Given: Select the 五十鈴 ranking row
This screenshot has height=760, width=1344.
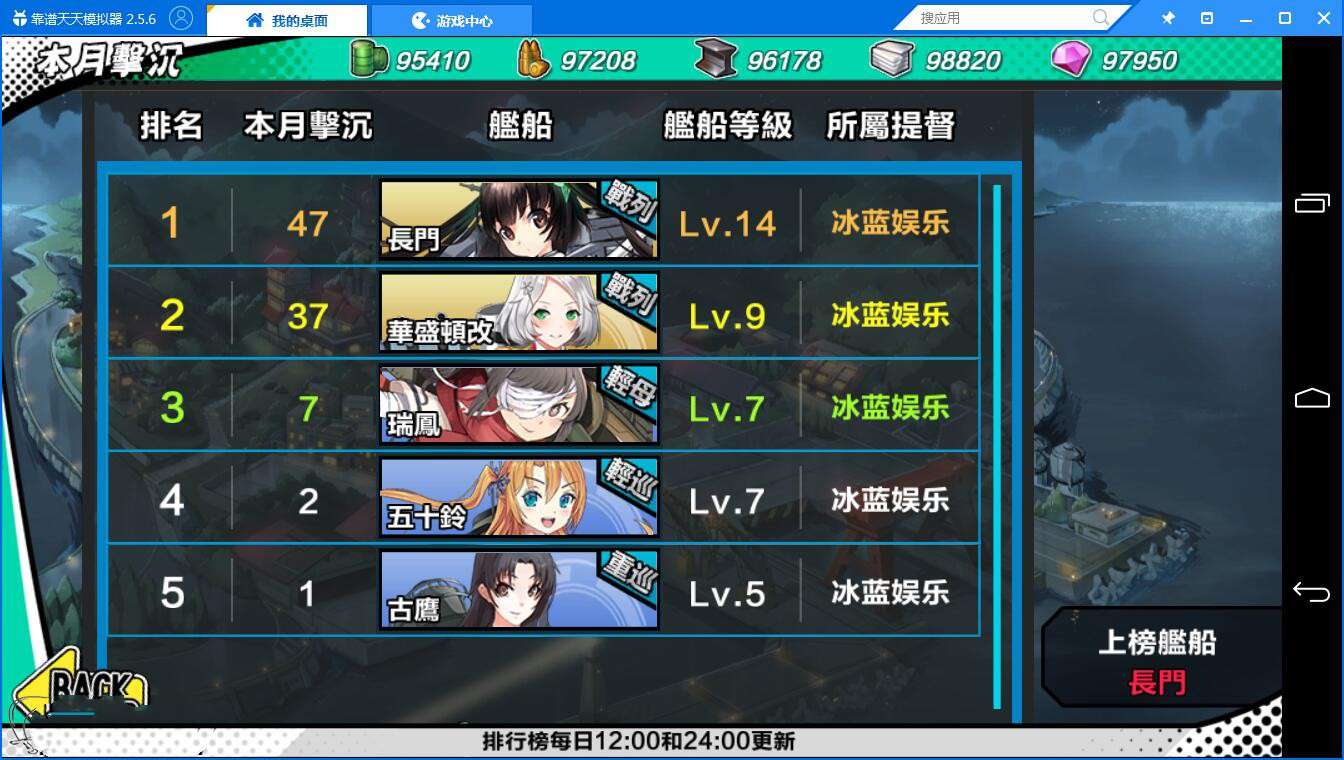Looking at the screenshot, I should coord(543,498).
